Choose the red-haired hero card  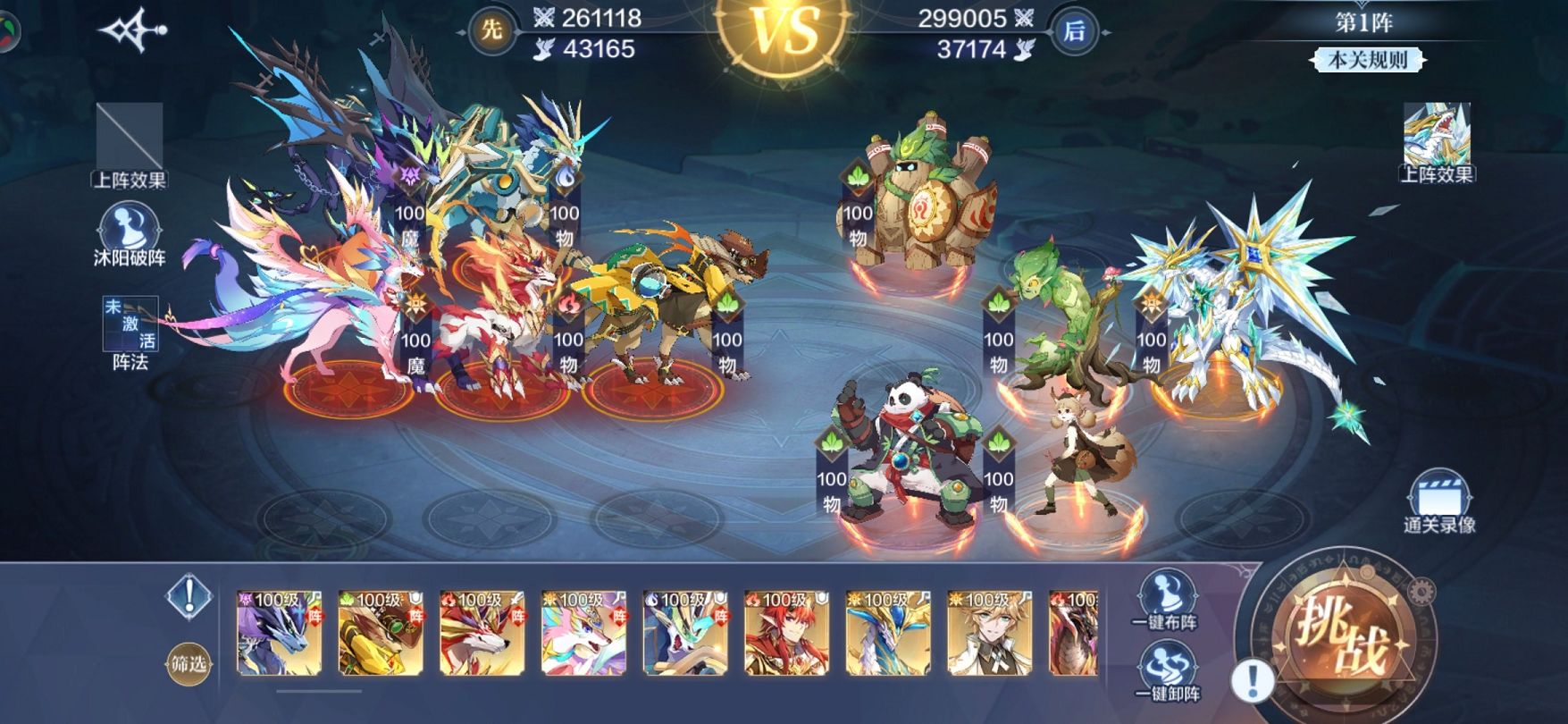pos(787,633)
